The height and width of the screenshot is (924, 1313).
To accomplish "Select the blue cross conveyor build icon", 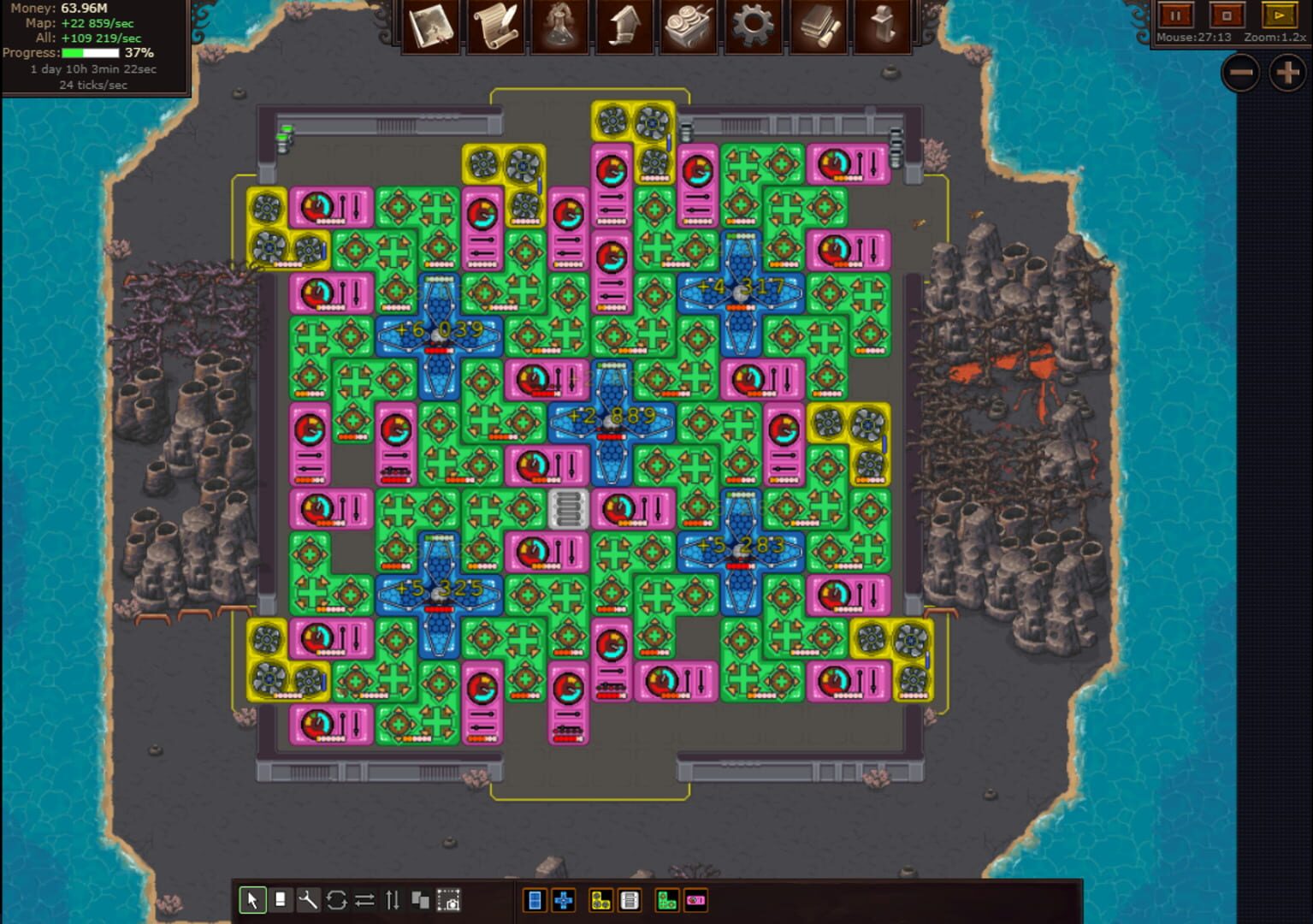I will (x=564, y=900).
